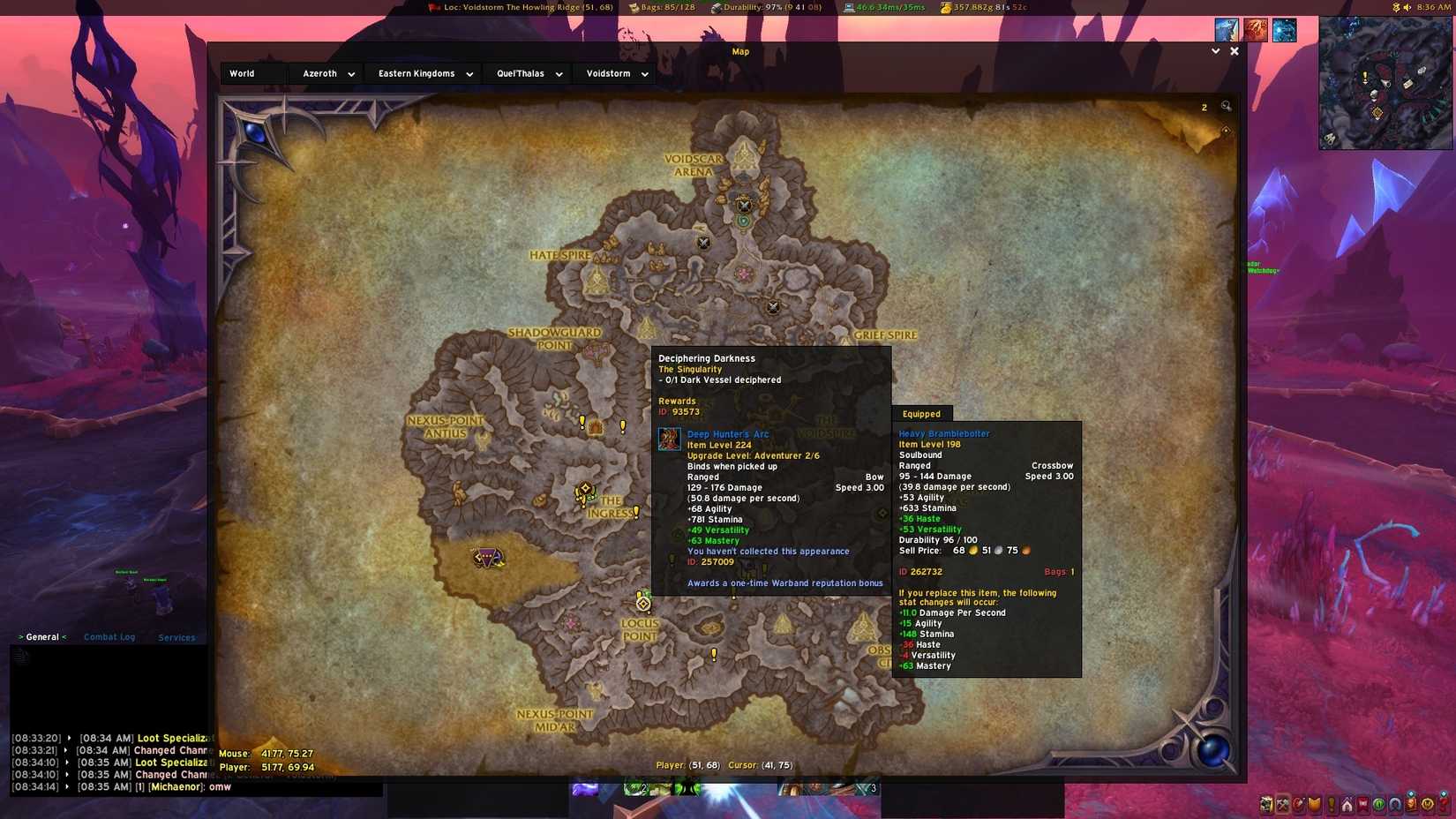Click the World breadcrumb button
Screen dimensions: 1456x819
click(241, 73)
